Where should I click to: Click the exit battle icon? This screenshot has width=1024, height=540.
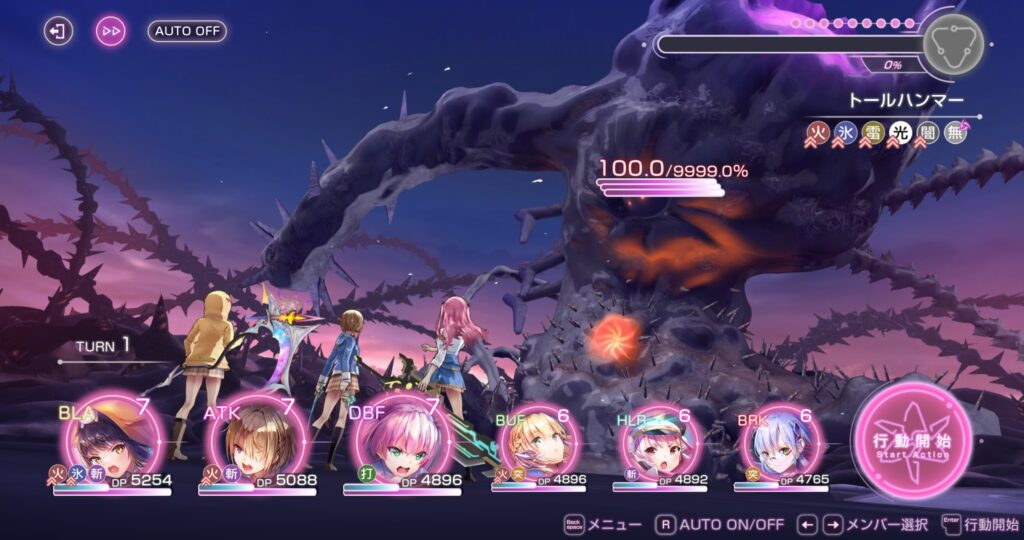(59, 31)
